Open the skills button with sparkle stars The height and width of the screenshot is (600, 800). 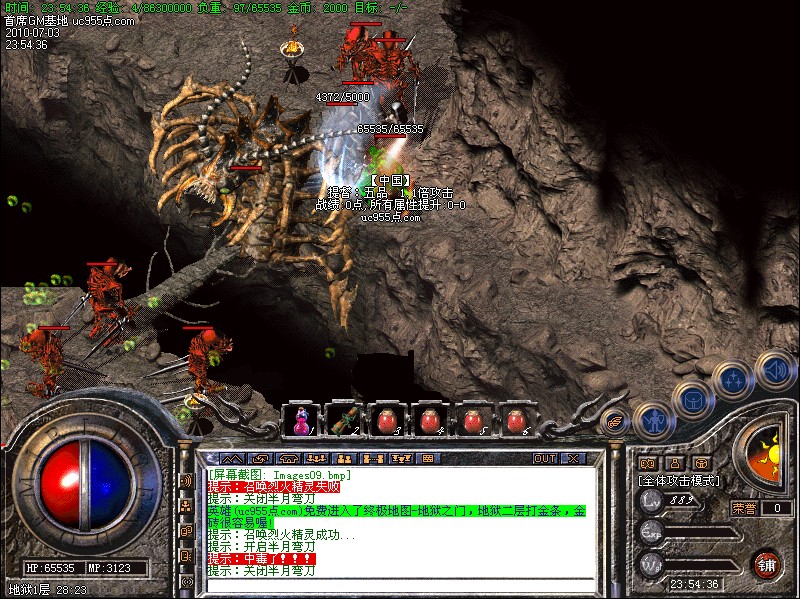pyautogui.click(x=733, y=379)
